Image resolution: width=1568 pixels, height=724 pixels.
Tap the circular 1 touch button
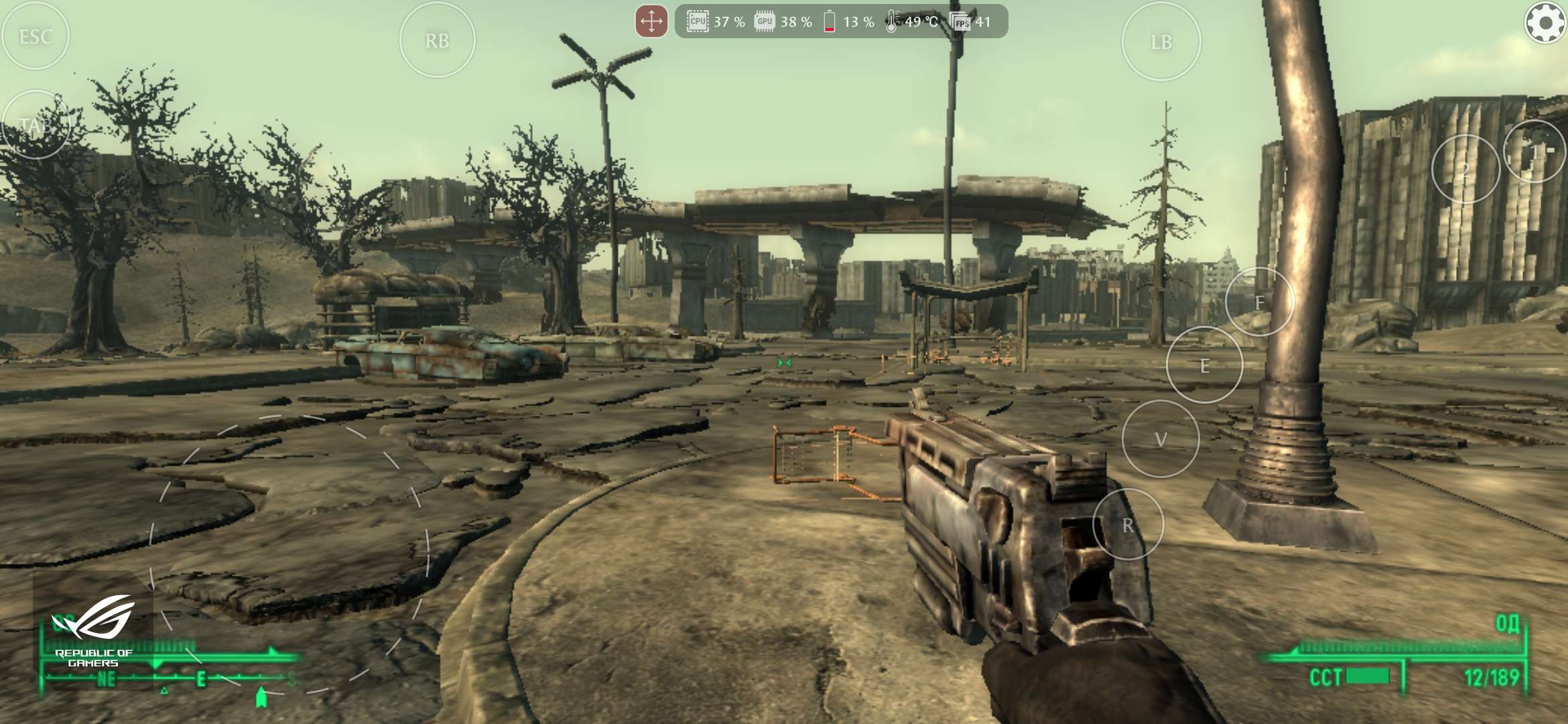point(1534,152)
